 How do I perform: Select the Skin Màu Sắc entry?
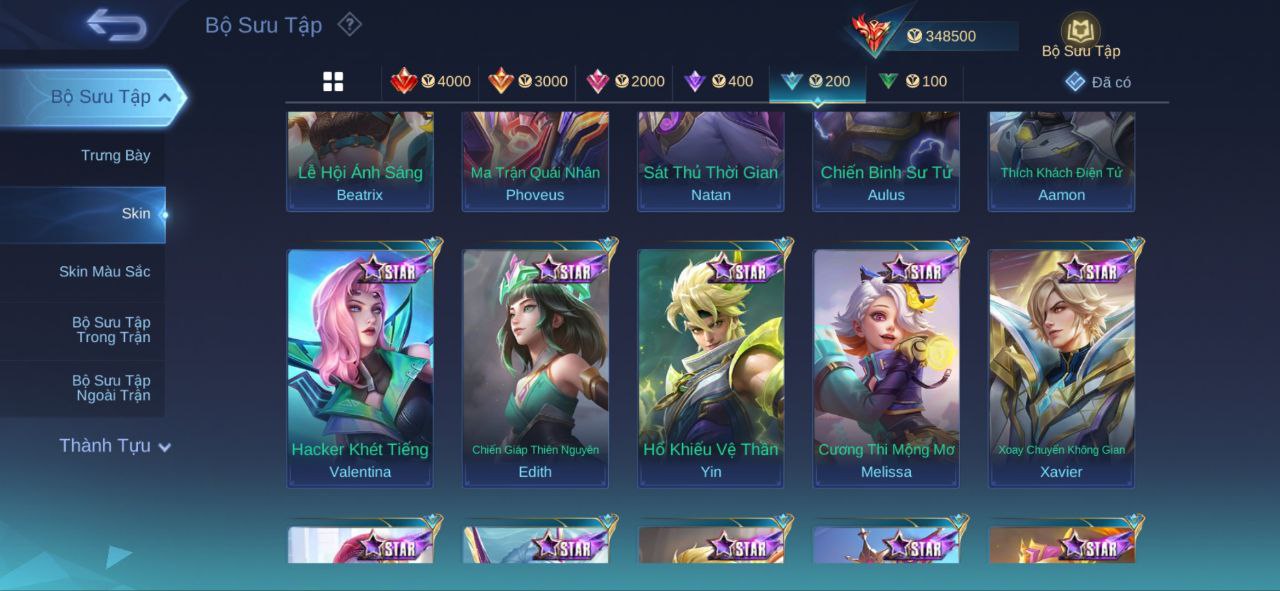pyautogui.click(x=104, y=272)
